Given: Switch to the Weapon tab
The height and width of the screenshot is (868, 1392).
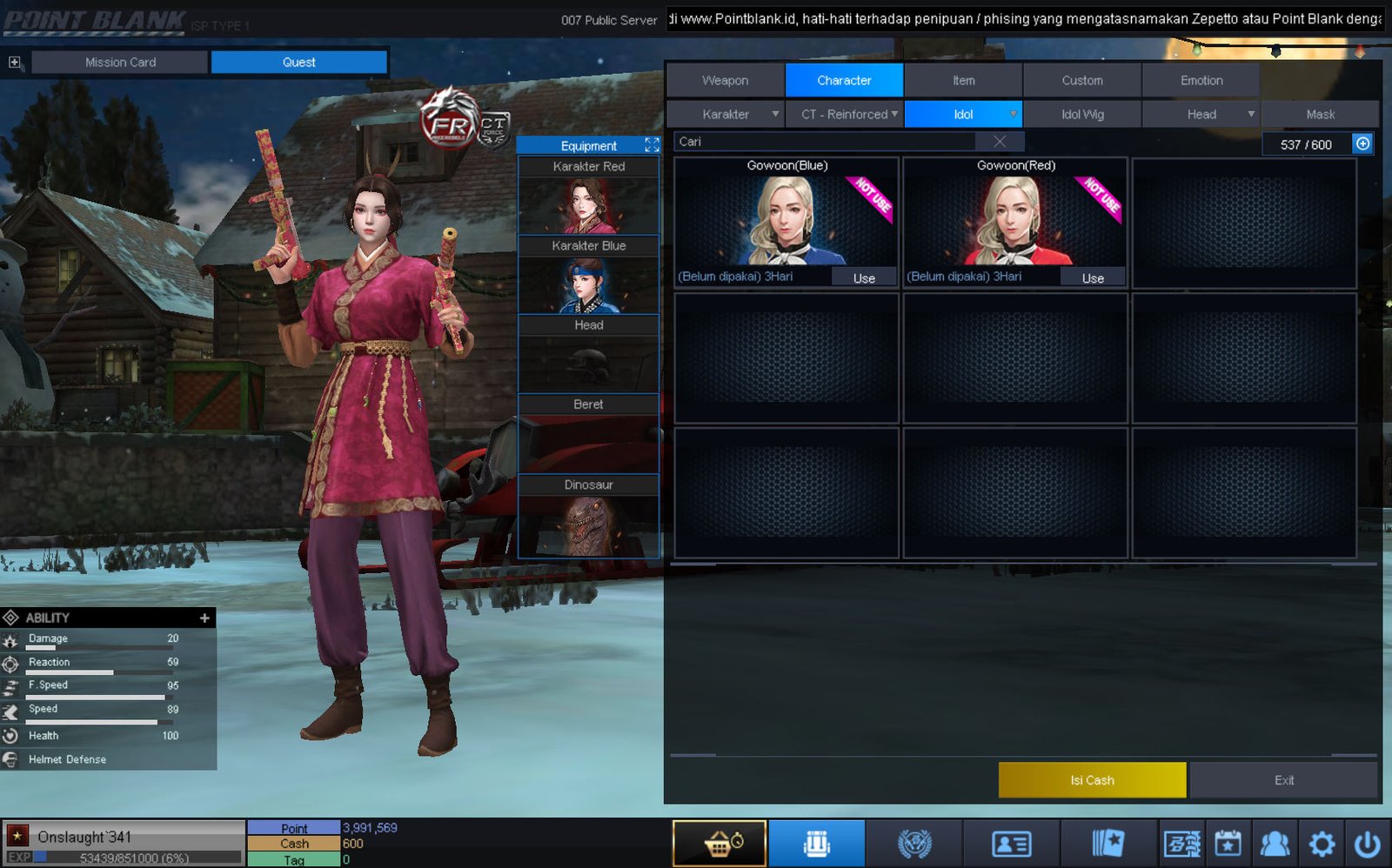Looking at the screenshot, I should point(725,80).
